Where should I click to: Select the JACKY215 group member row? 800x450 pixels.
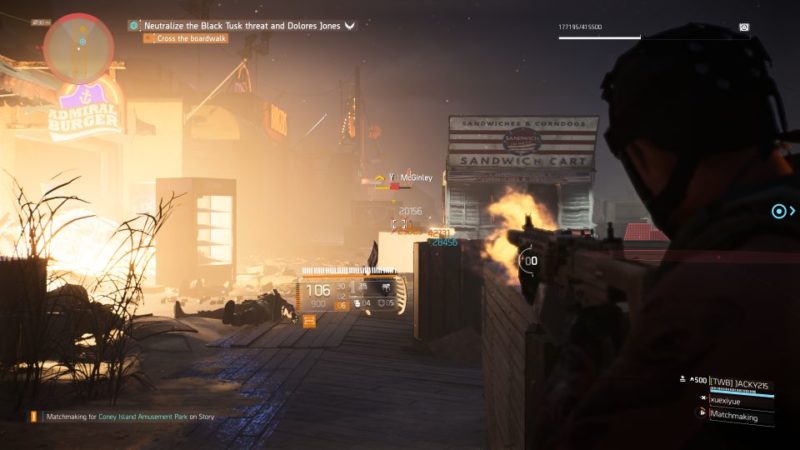coord(741,383)
